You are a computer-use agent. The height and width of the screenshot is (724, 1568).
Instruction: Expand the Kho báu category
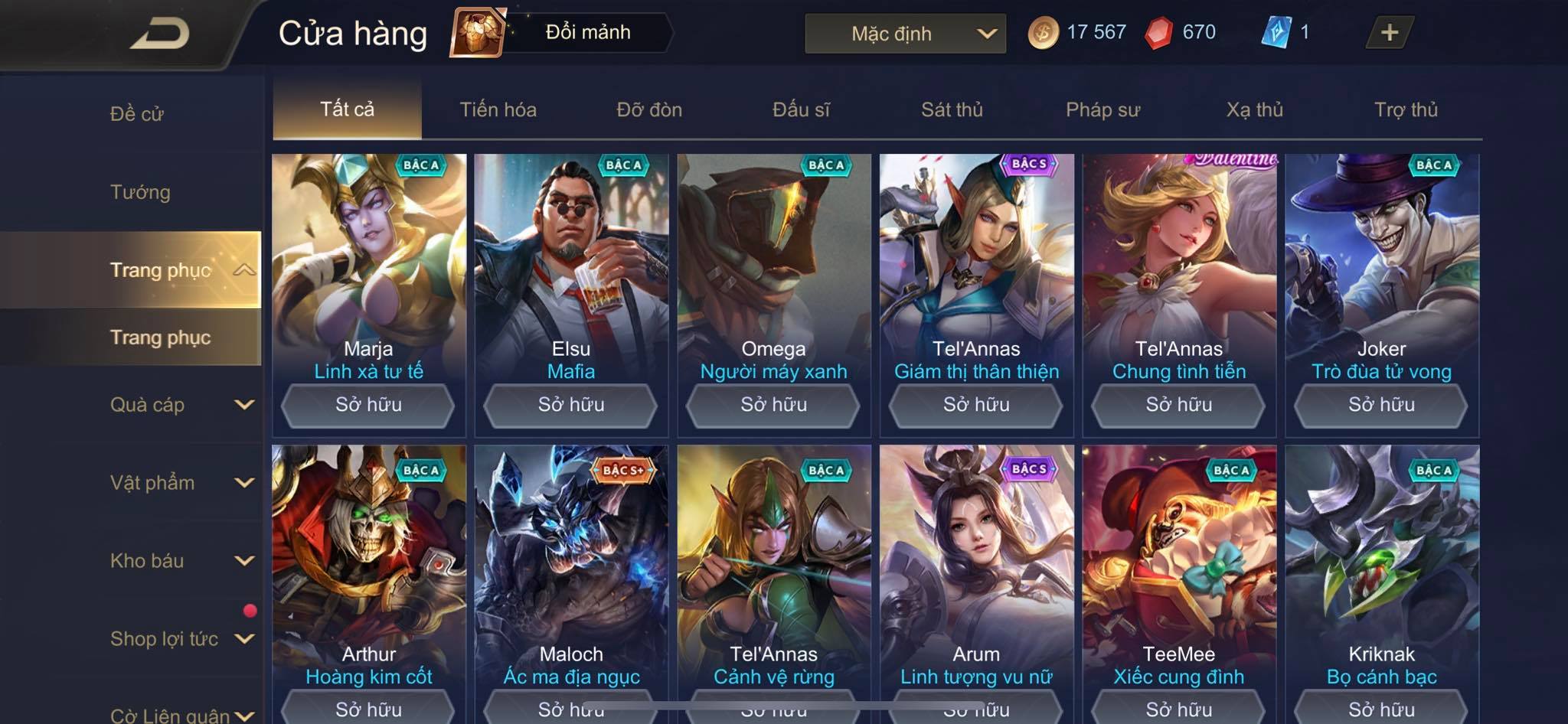pos(181,561)
